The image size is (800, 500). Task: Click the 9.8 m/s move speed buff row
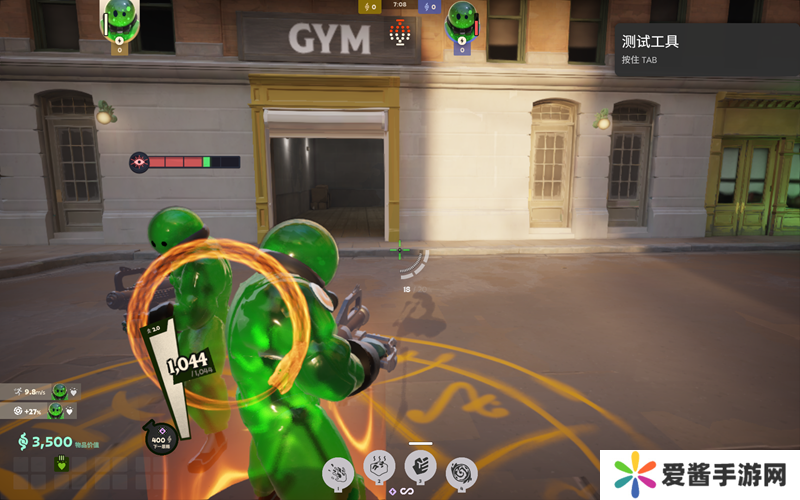click(44, 391)
